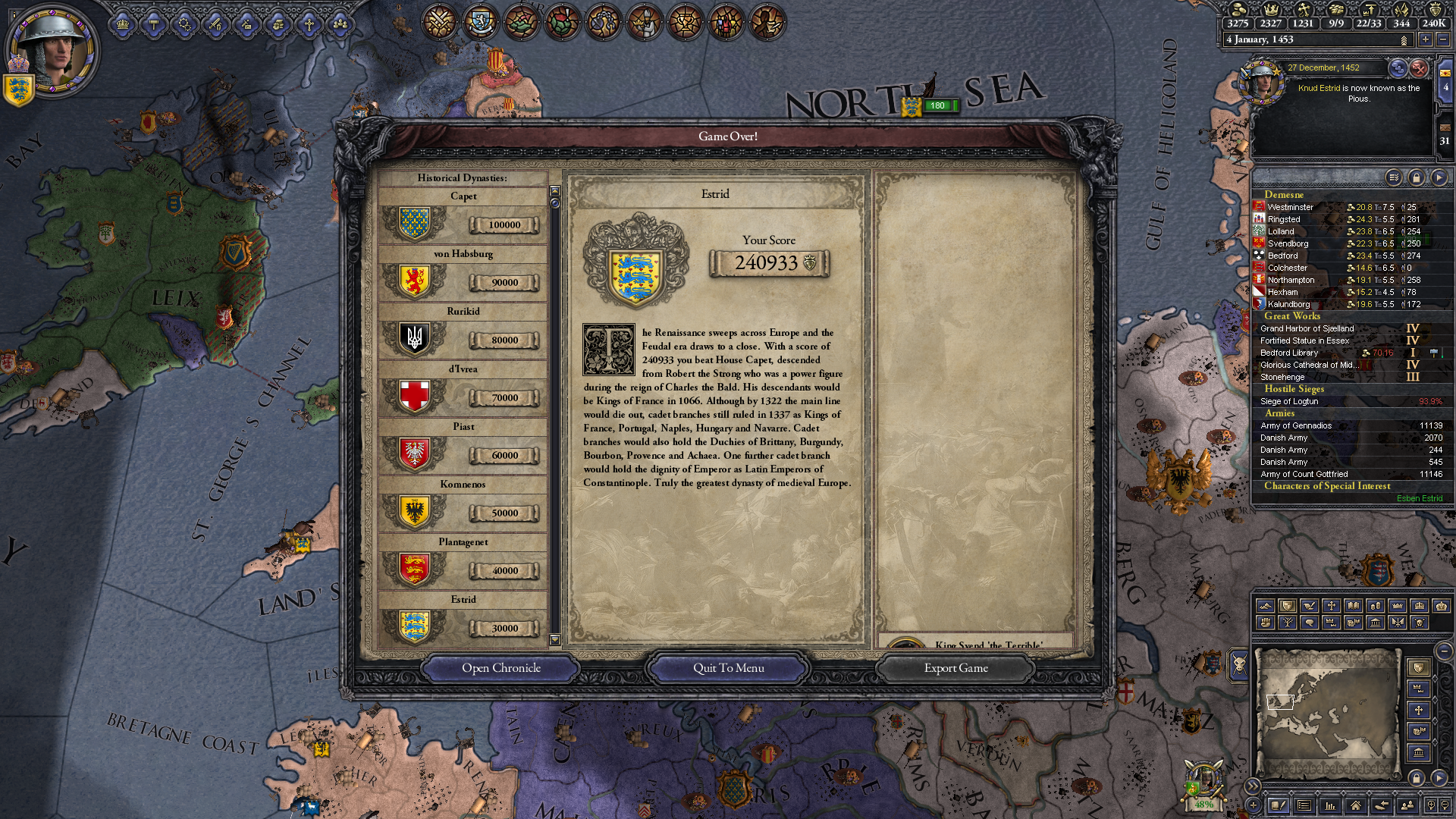Open the Chronicle
Viewport: 1456px width, 819px height.
(500, 668)
